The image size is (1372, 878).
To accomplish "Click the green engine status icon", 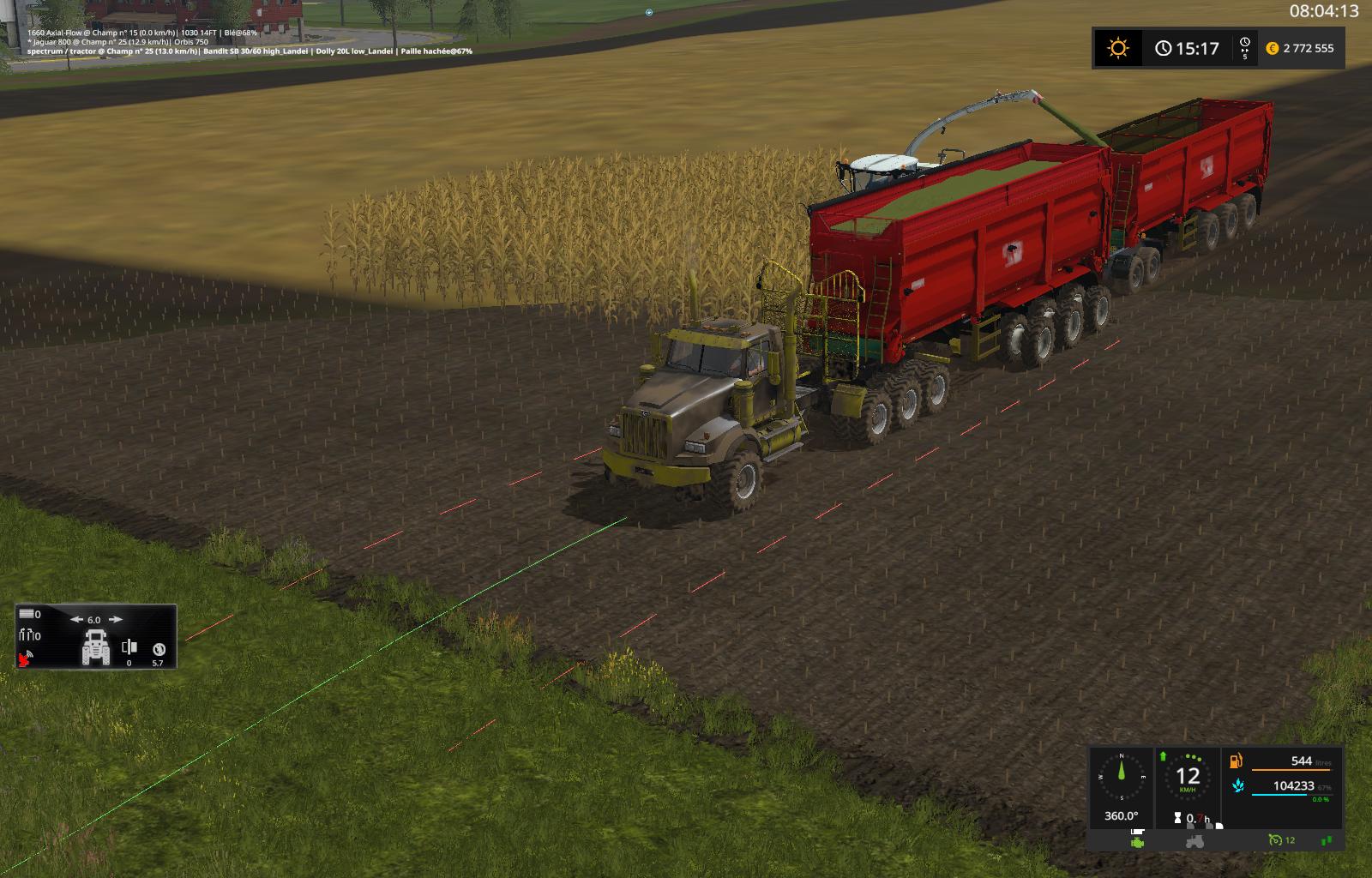I will 1137,841.
